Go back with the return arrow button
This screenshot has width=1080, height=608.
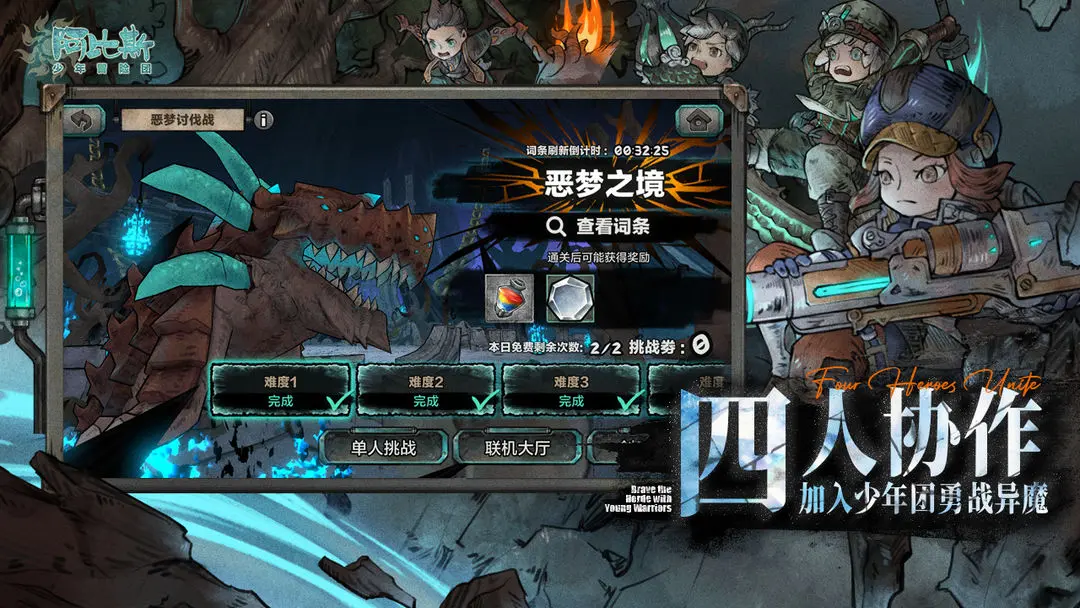click(x=85, y=120)
